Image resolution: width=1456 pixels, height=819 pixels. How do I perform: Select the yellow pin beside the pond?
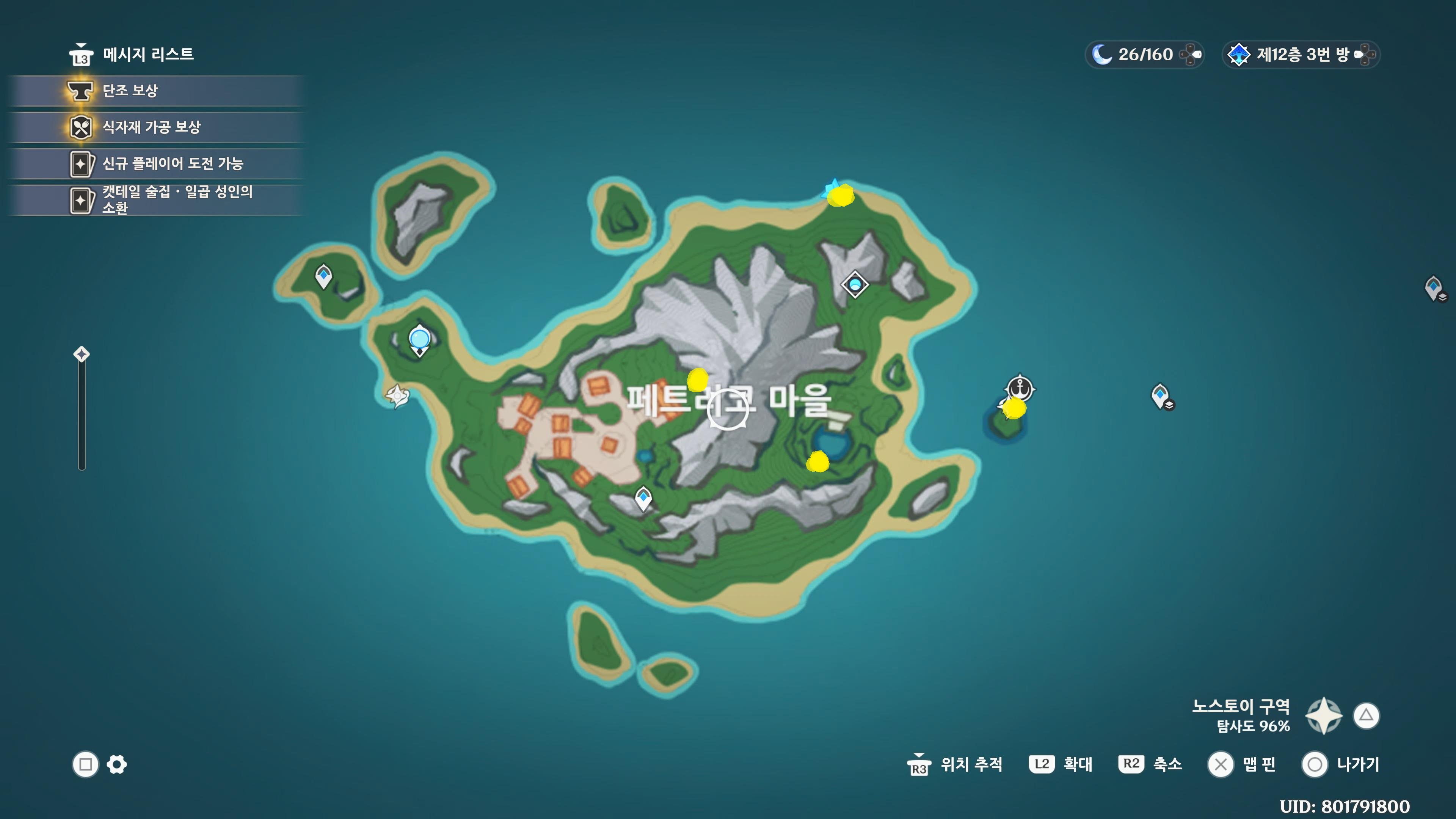click(817, 461)
